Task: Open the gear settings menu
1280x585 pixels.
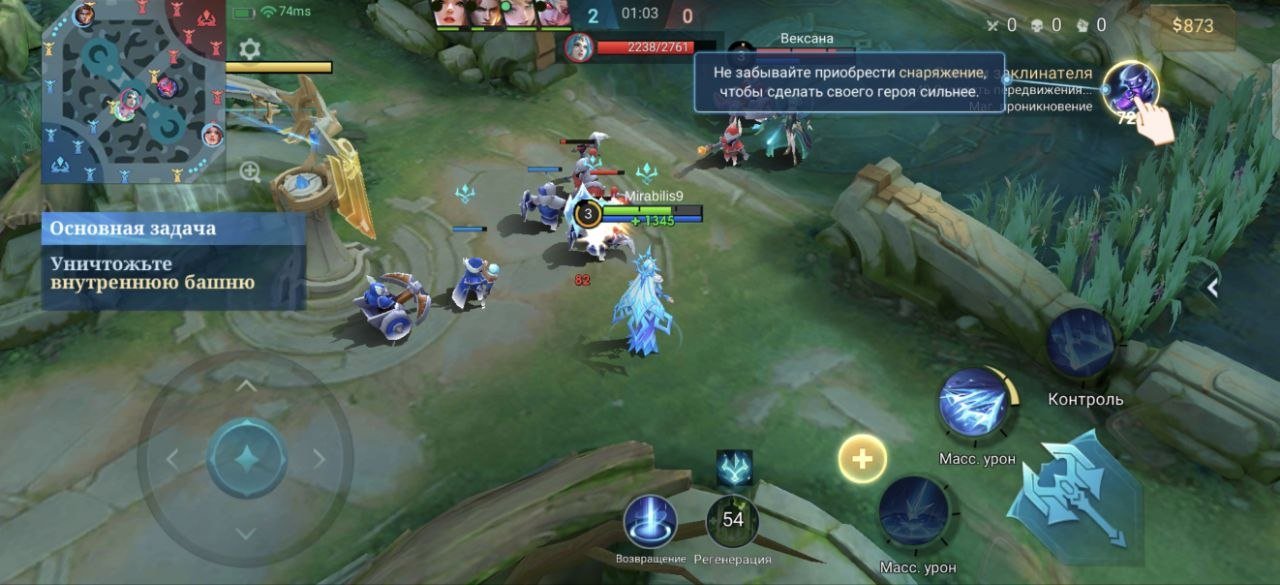Action: point(249,49)
